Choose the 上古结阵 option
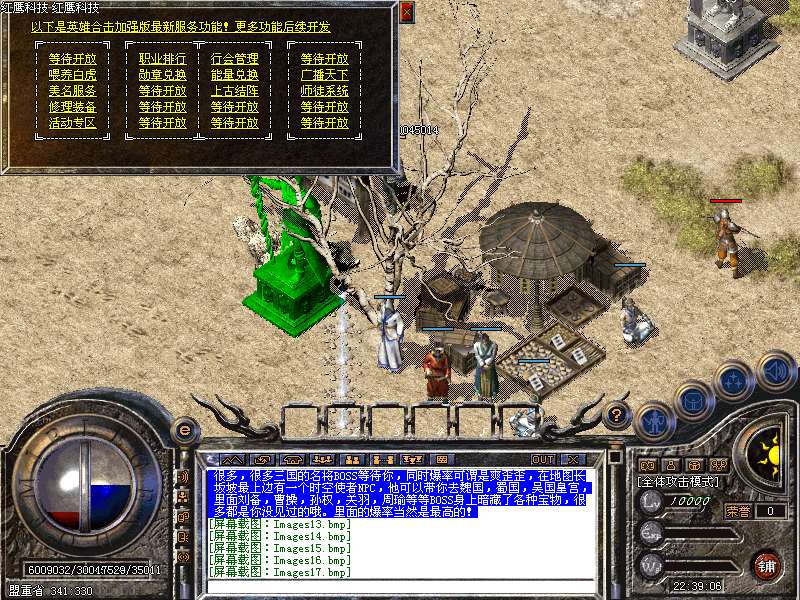 [x=234, y=91]
